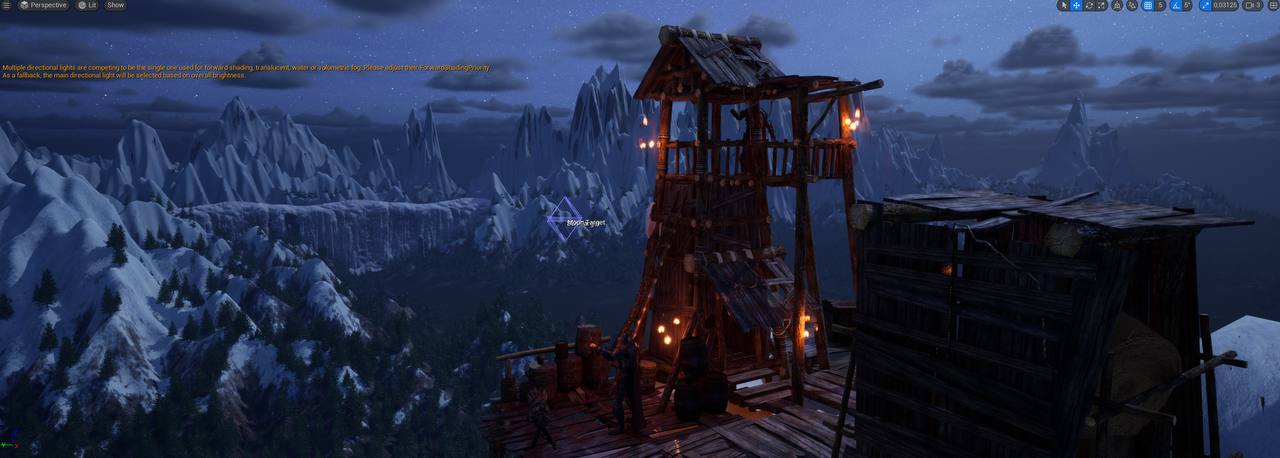Open the Show flags menu

click(116, 5)
